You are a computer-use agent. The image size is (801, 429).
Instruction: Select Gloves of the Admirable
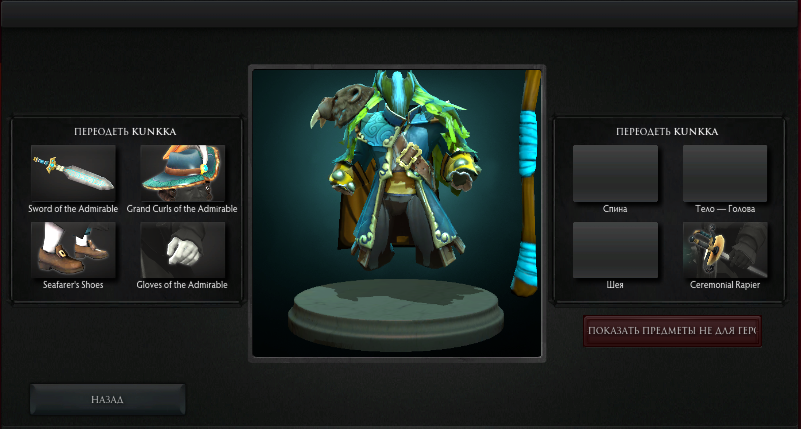[182, 249]
